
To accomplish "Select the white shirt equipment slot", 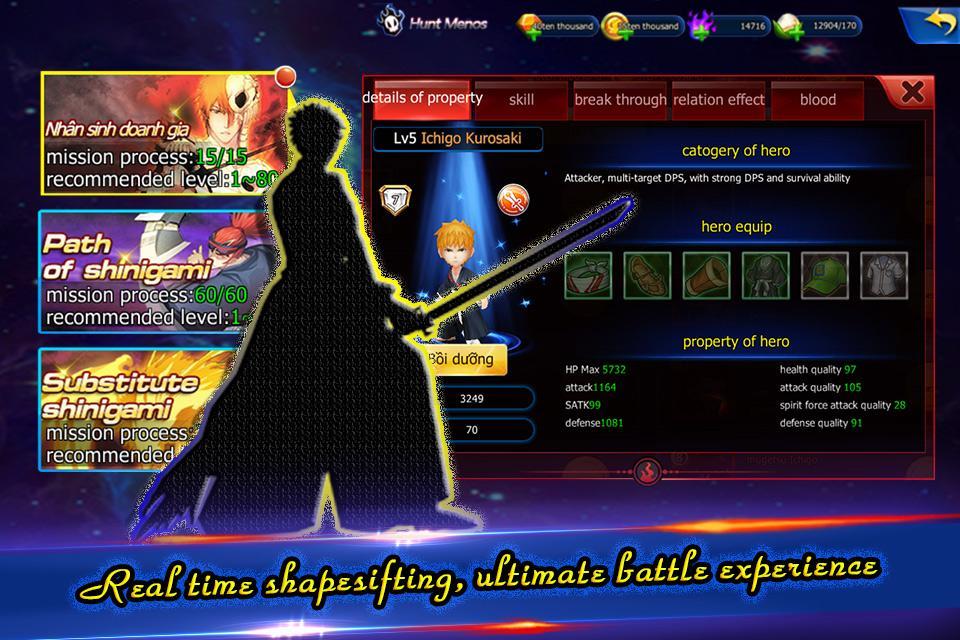I will pos(884,276).
